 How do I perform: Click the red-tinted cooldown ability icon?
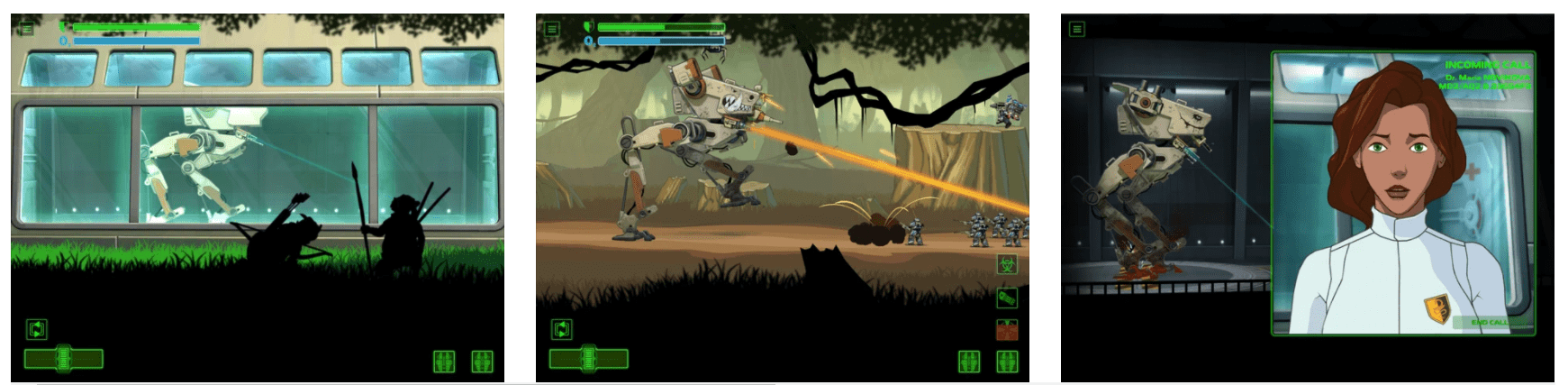click(1007, 329)
